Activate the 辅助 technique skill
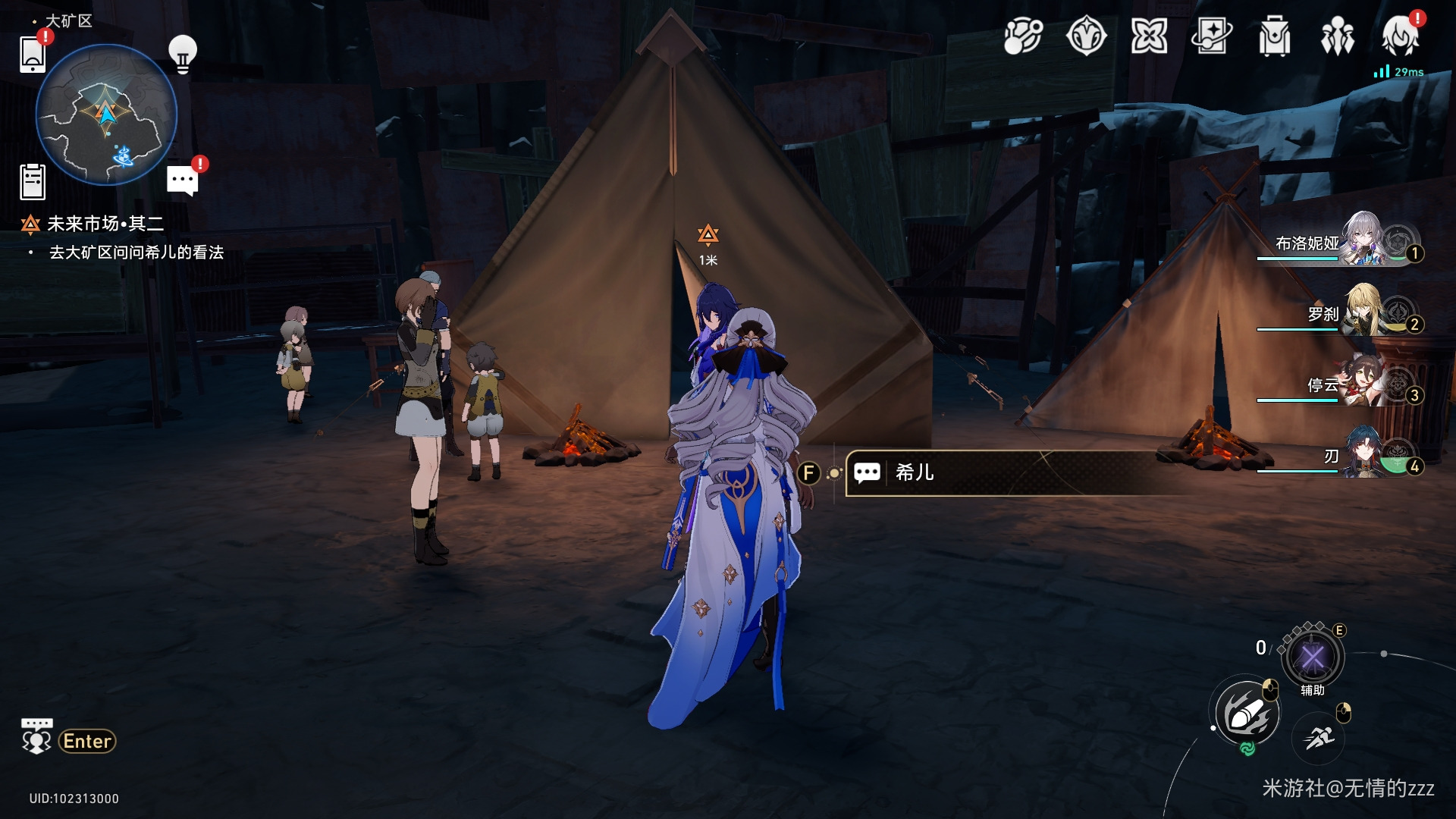The height and width of the screenshot is (819, 1456). [x=1313, y=657]
